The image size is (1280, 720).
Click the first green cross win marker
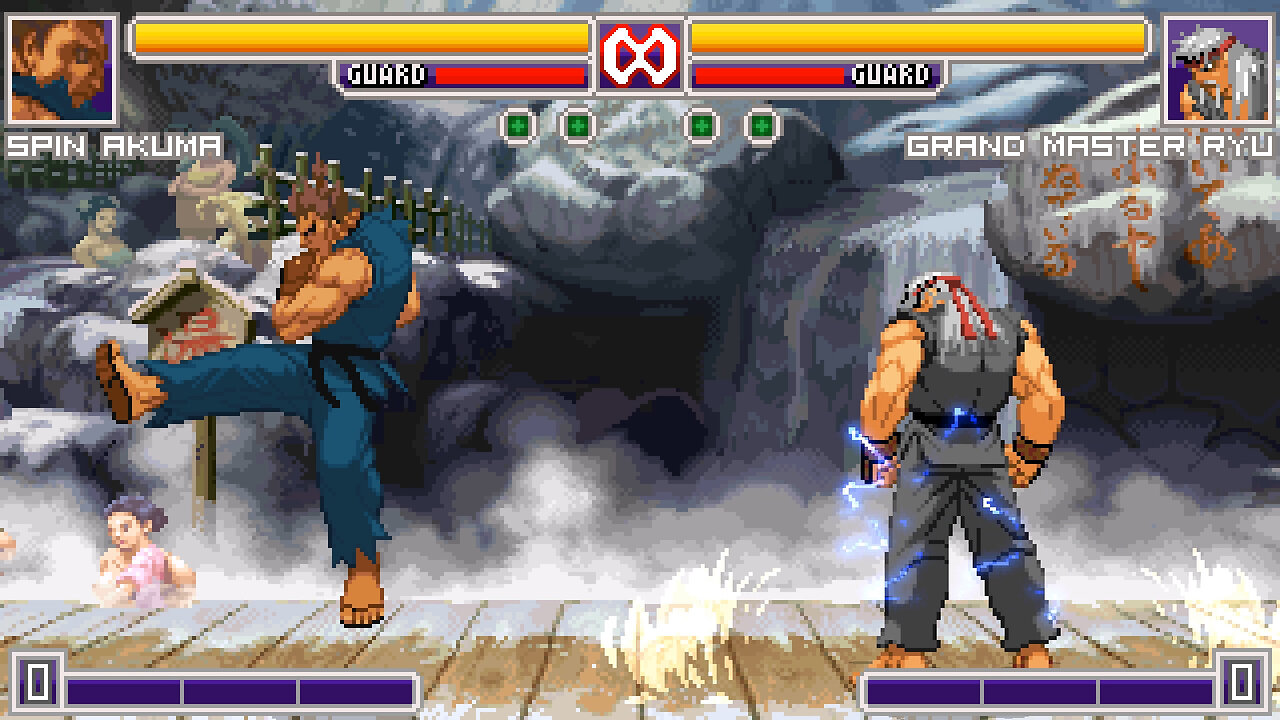(519, 126)
